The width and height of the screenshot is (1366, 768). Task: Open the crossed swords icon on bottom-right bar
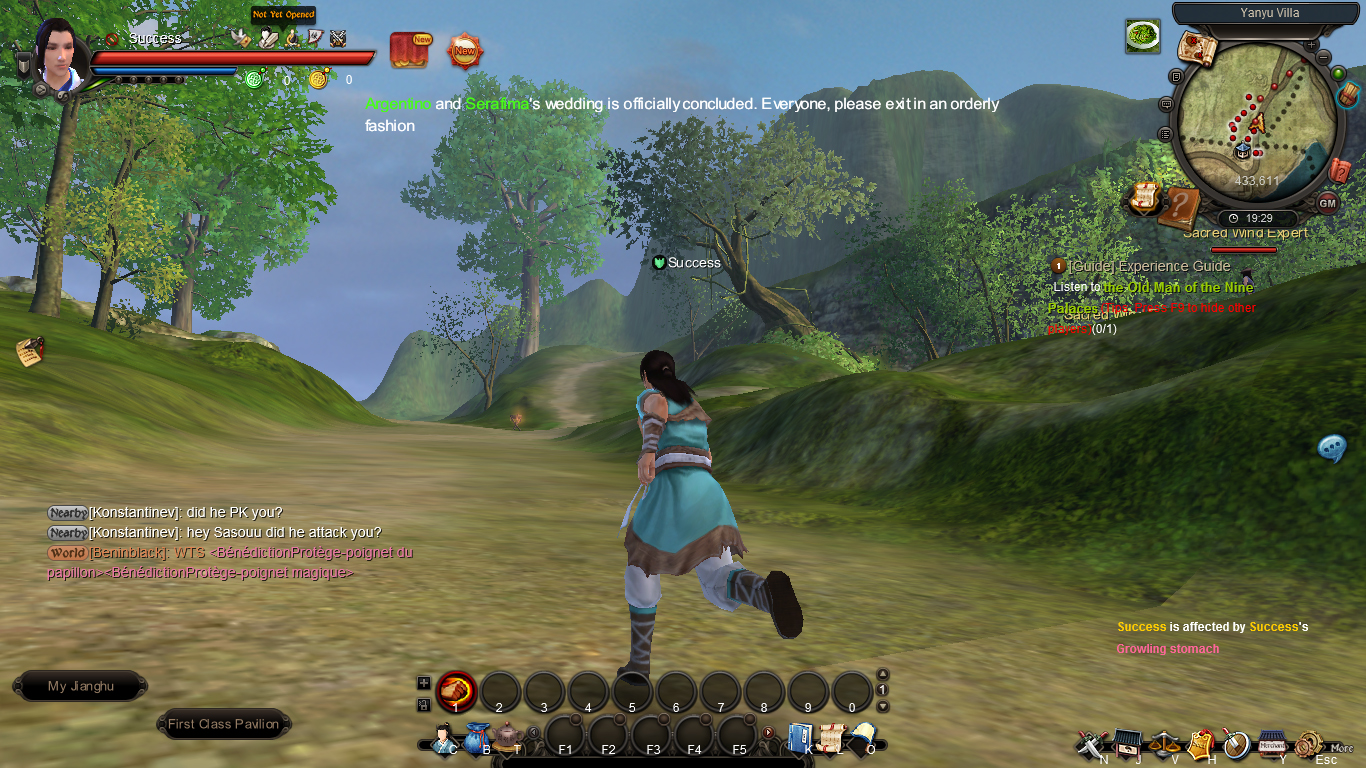[1090, 743]
